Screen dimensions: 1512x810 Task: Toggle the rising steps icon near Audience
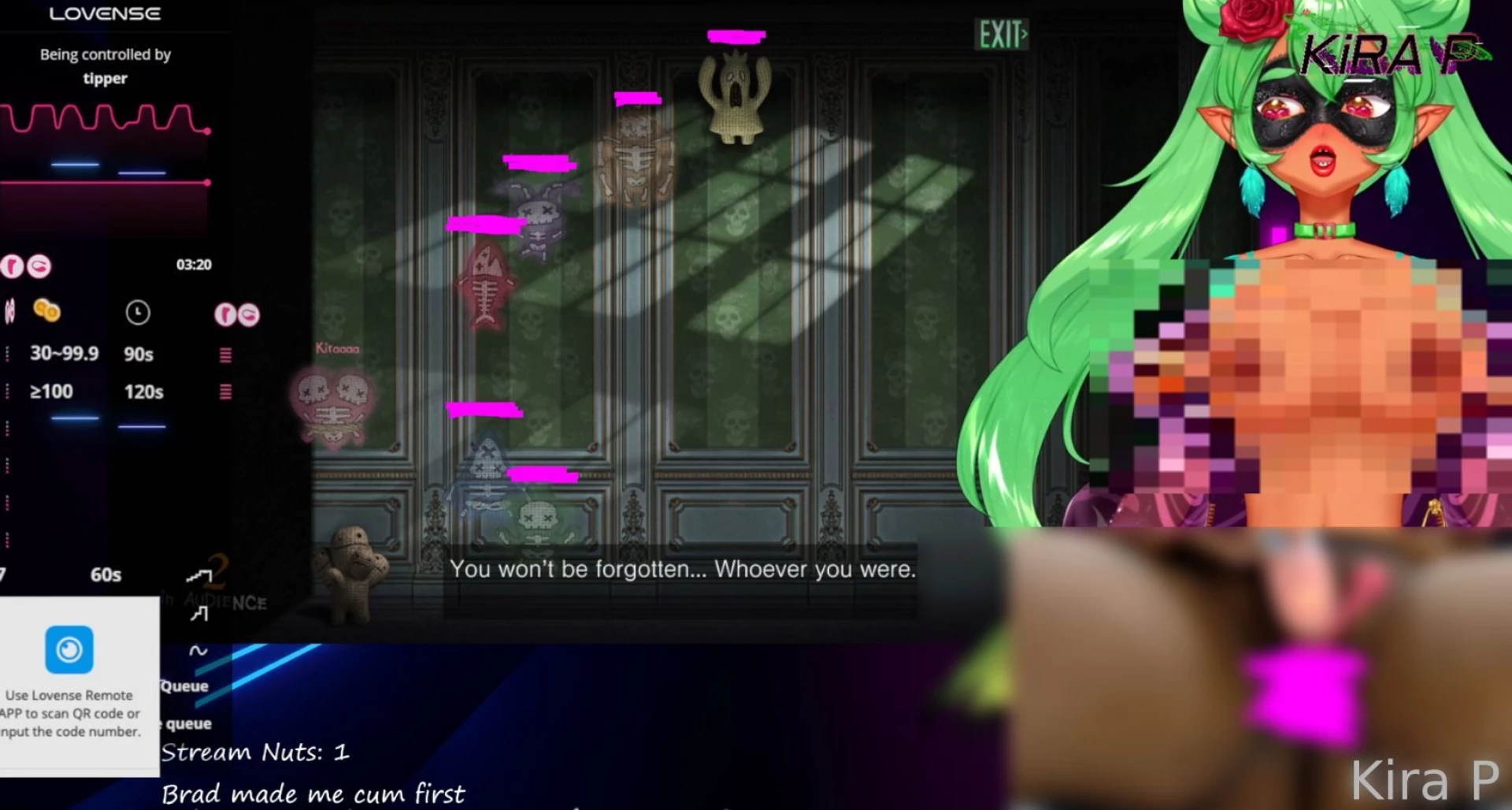200,576
